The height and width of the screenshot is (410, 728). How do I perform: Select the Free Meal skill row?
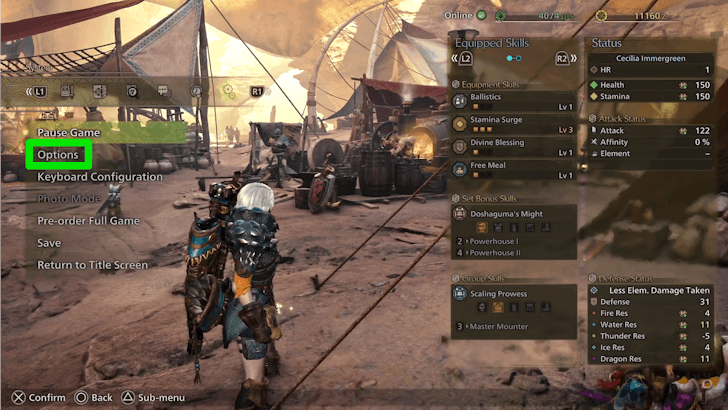pyautogui.click(x=513, y=170)
